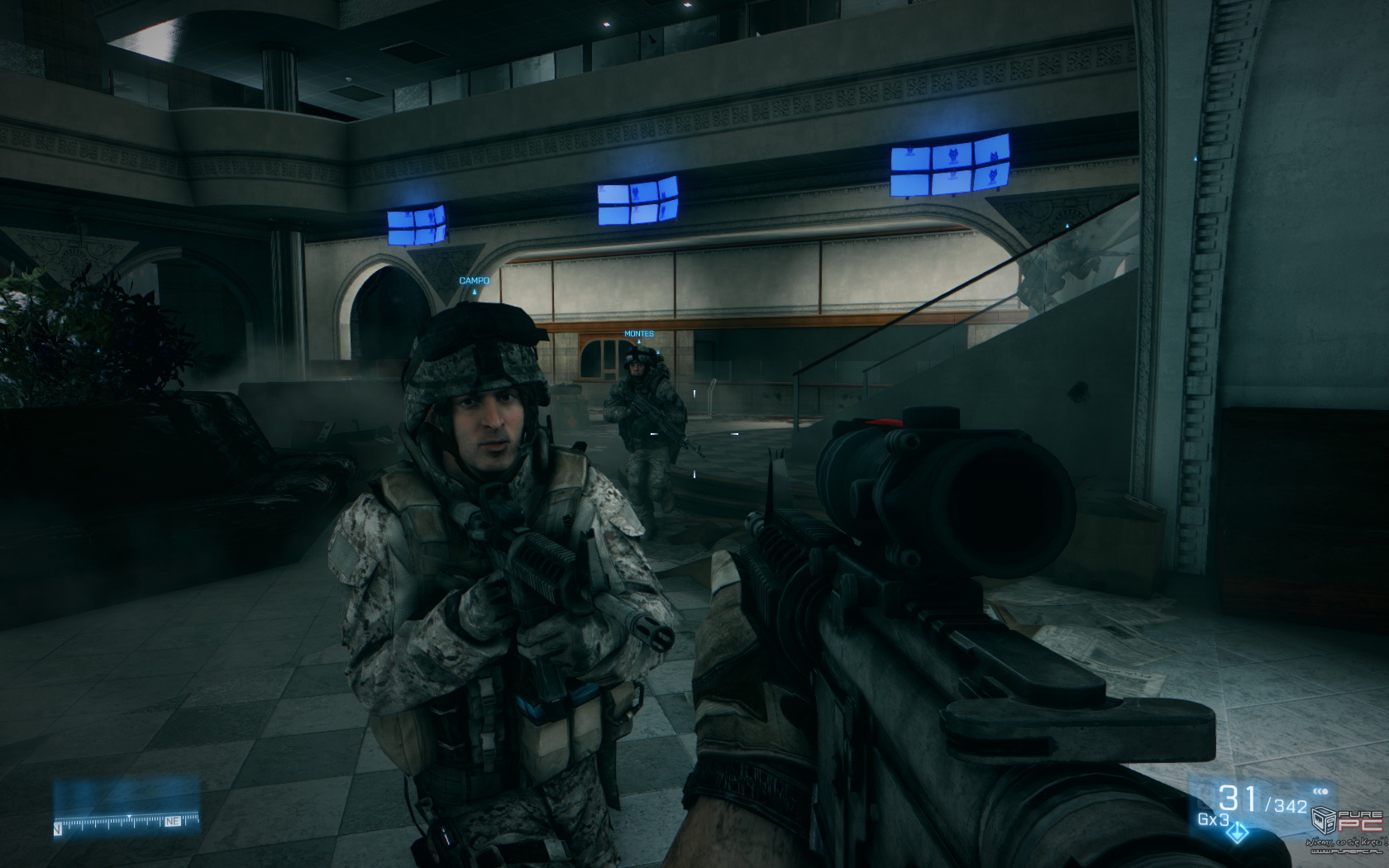Click the compass heading strip

[126, 822]
